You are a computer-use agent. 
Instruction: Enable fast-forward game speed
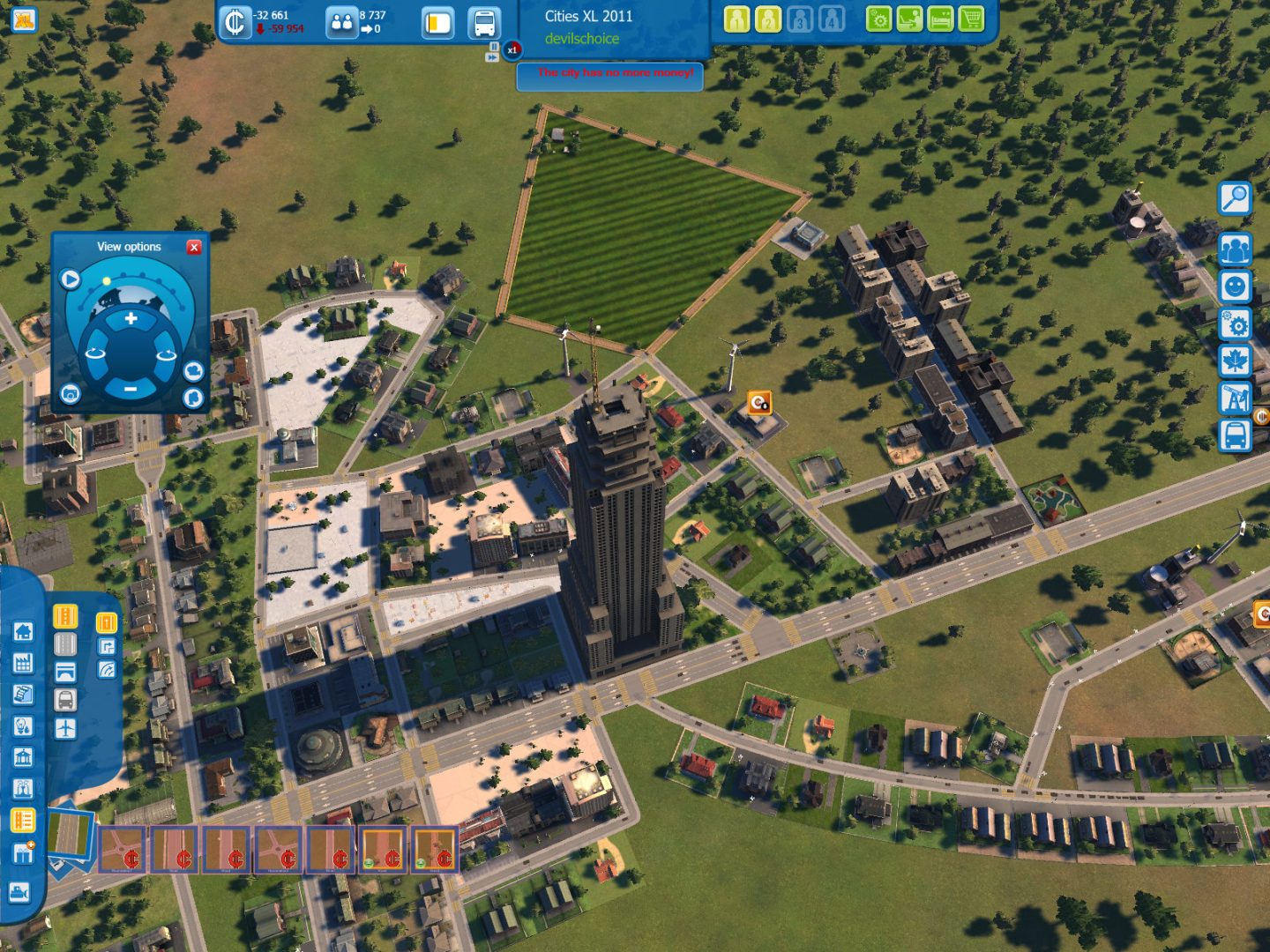coord(492,58)
